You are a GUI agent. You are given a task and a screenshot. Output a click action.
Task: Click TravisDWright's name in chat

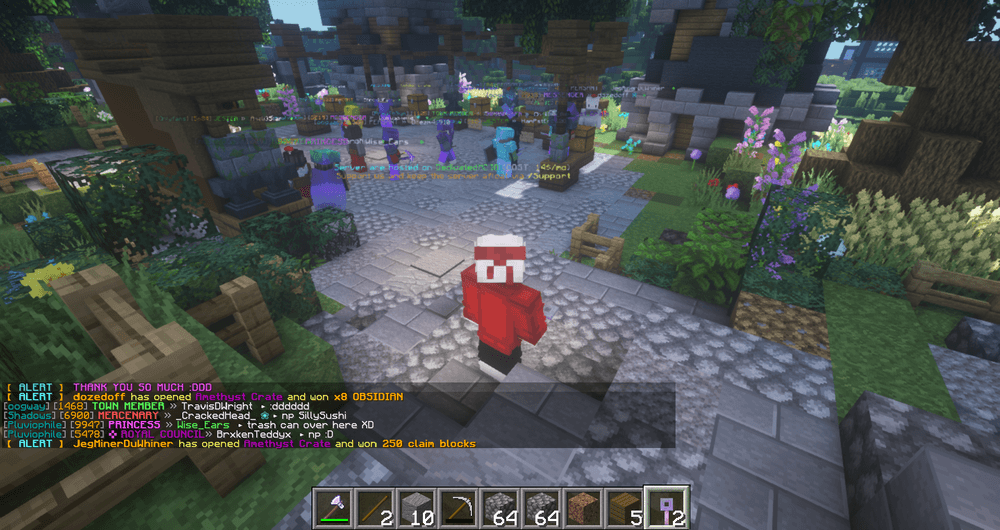point(215,407)
